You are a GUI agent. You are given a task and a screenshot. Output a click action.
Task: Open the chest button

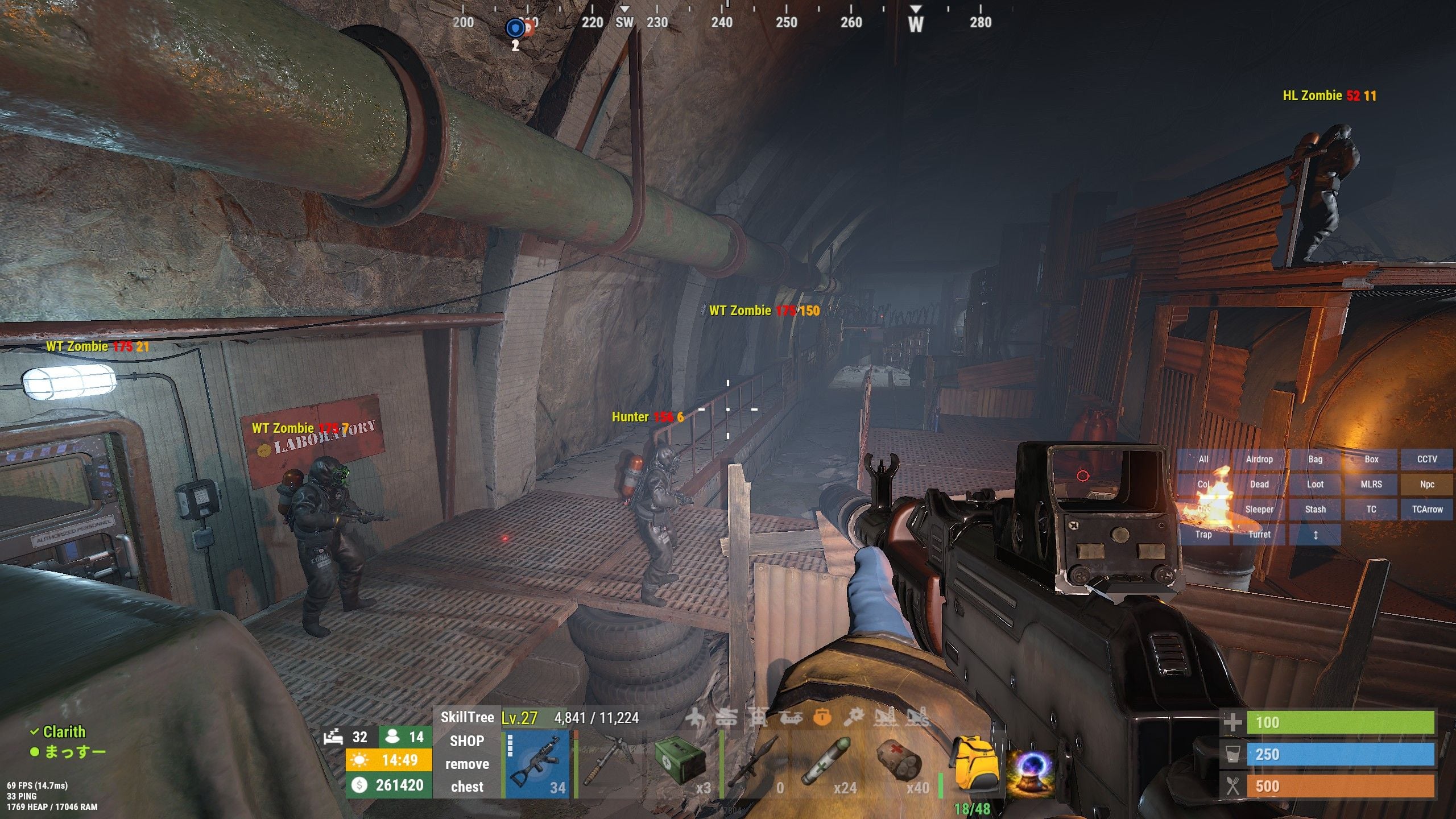point(467,787)
